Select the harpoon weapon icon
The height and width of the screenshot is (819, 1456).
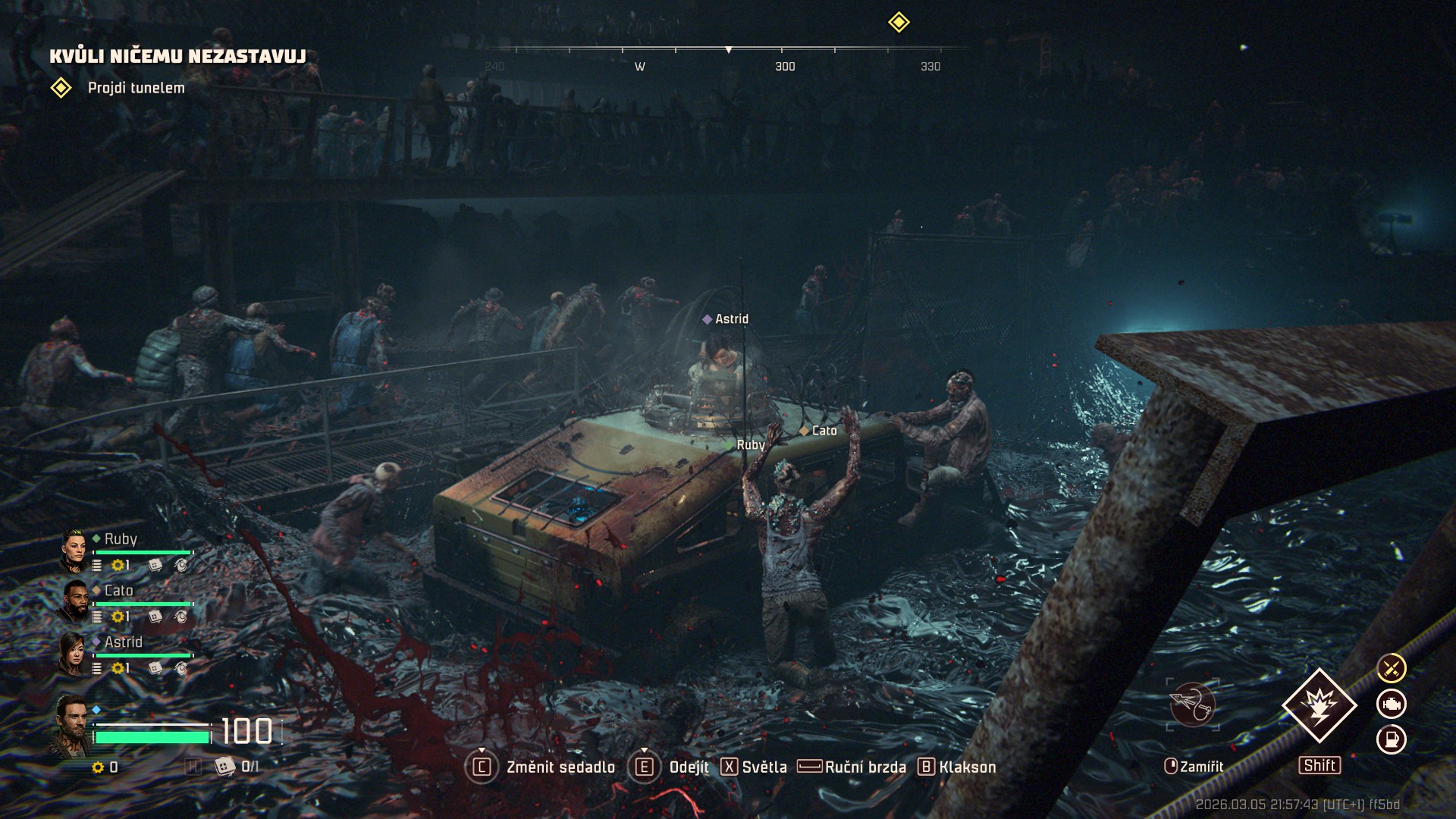click(1192, 704)
